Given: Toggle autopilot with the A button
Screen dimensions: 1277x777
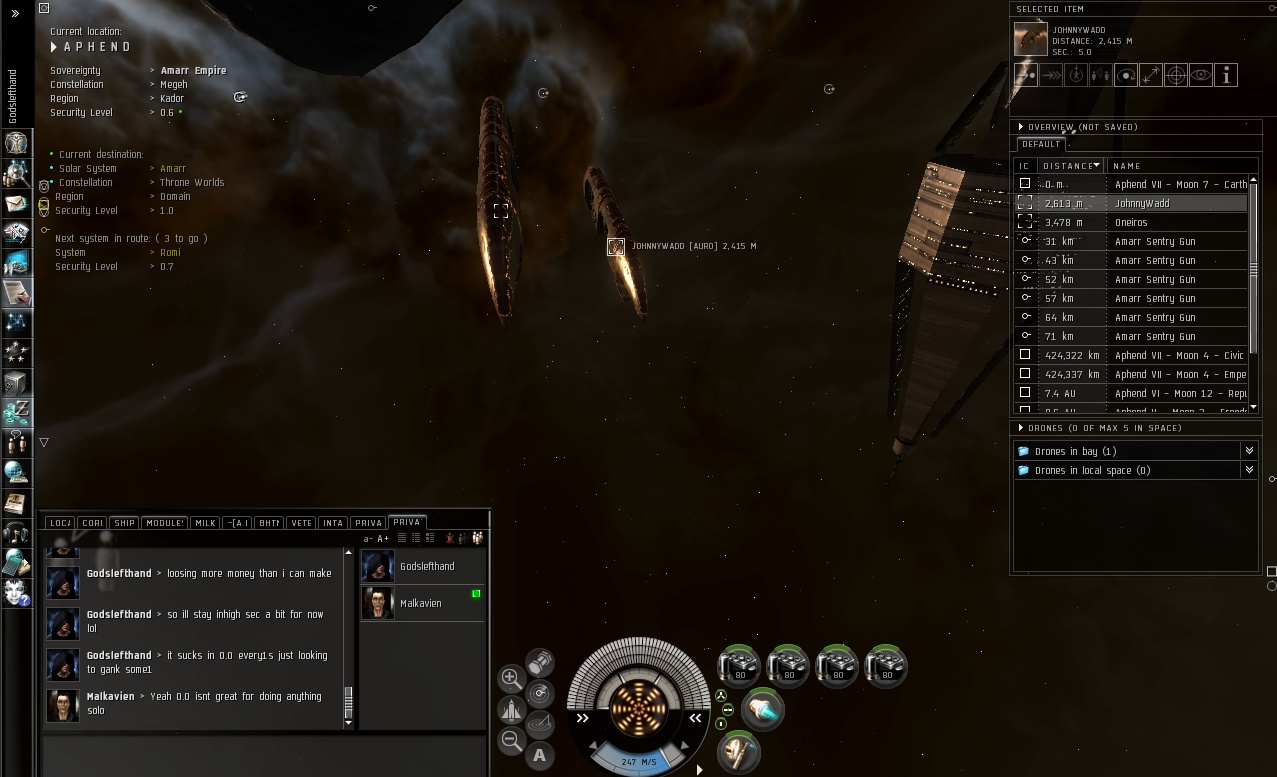Looking at the screenshot, I should [540, 756].
